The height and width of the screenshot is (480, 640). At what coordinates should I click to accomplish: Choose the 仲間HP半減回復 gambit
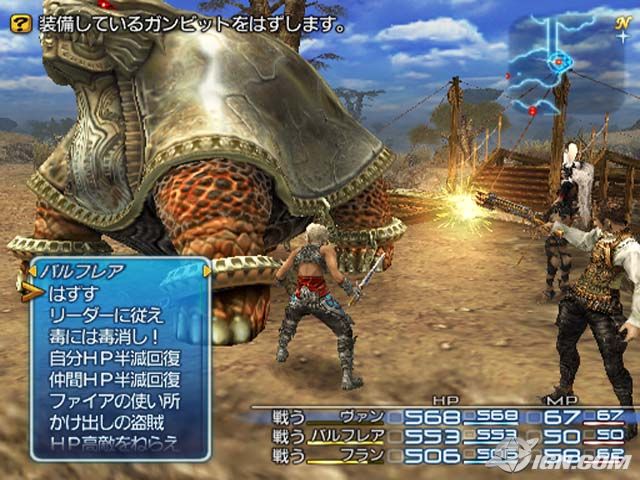coord(114,379)
